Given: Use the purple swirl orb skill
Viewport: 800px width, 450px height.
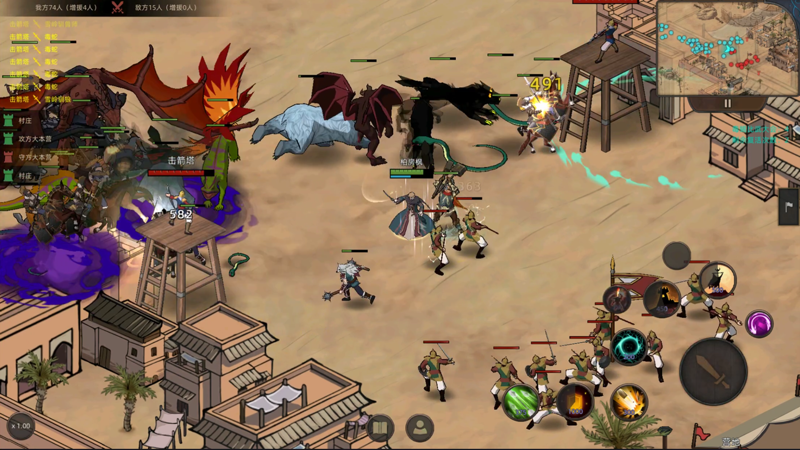Looking at the screenshot, I should click(759, 324).
